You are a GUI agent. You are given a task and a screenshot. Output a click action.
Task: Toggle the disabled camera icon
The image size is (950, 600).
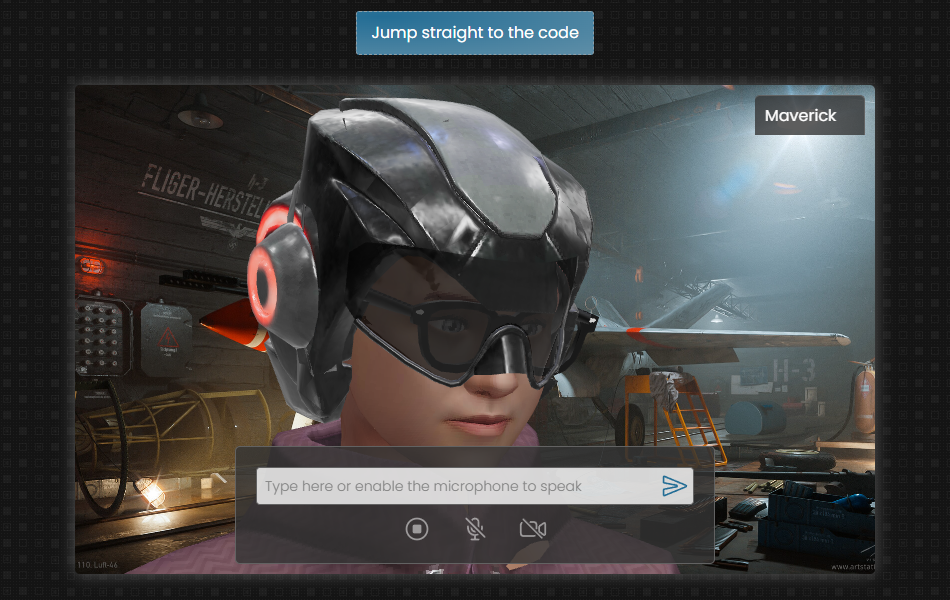click(533, 529)
